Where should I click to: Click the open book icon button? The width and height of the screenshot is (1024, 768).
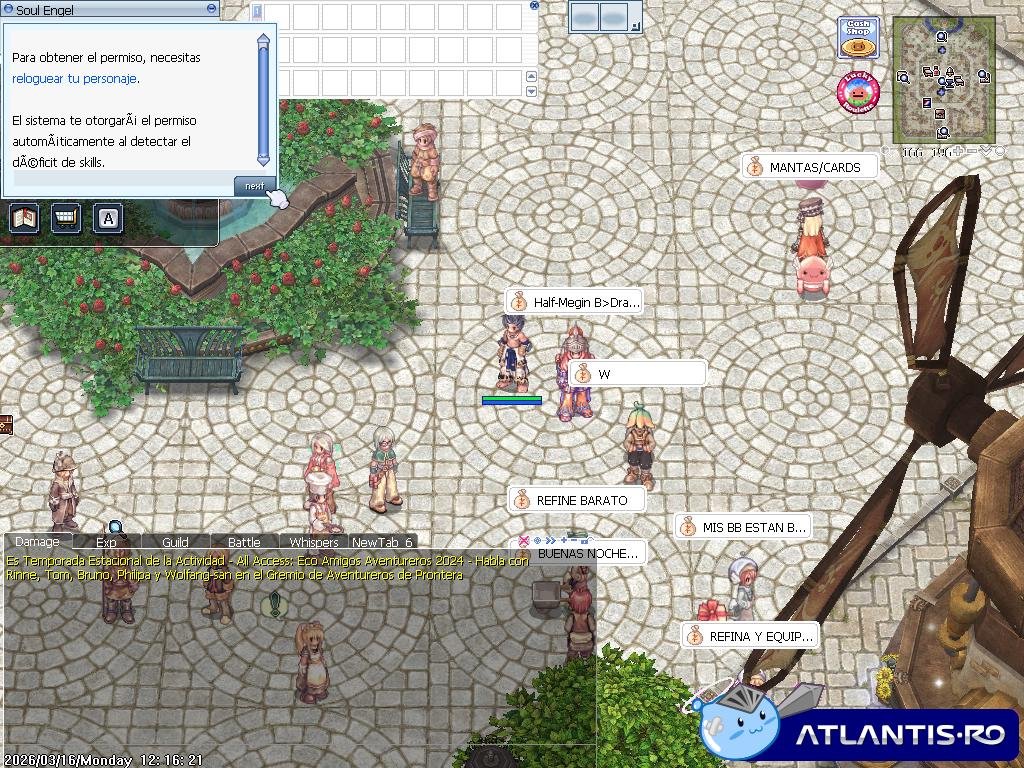coord(24,218)
